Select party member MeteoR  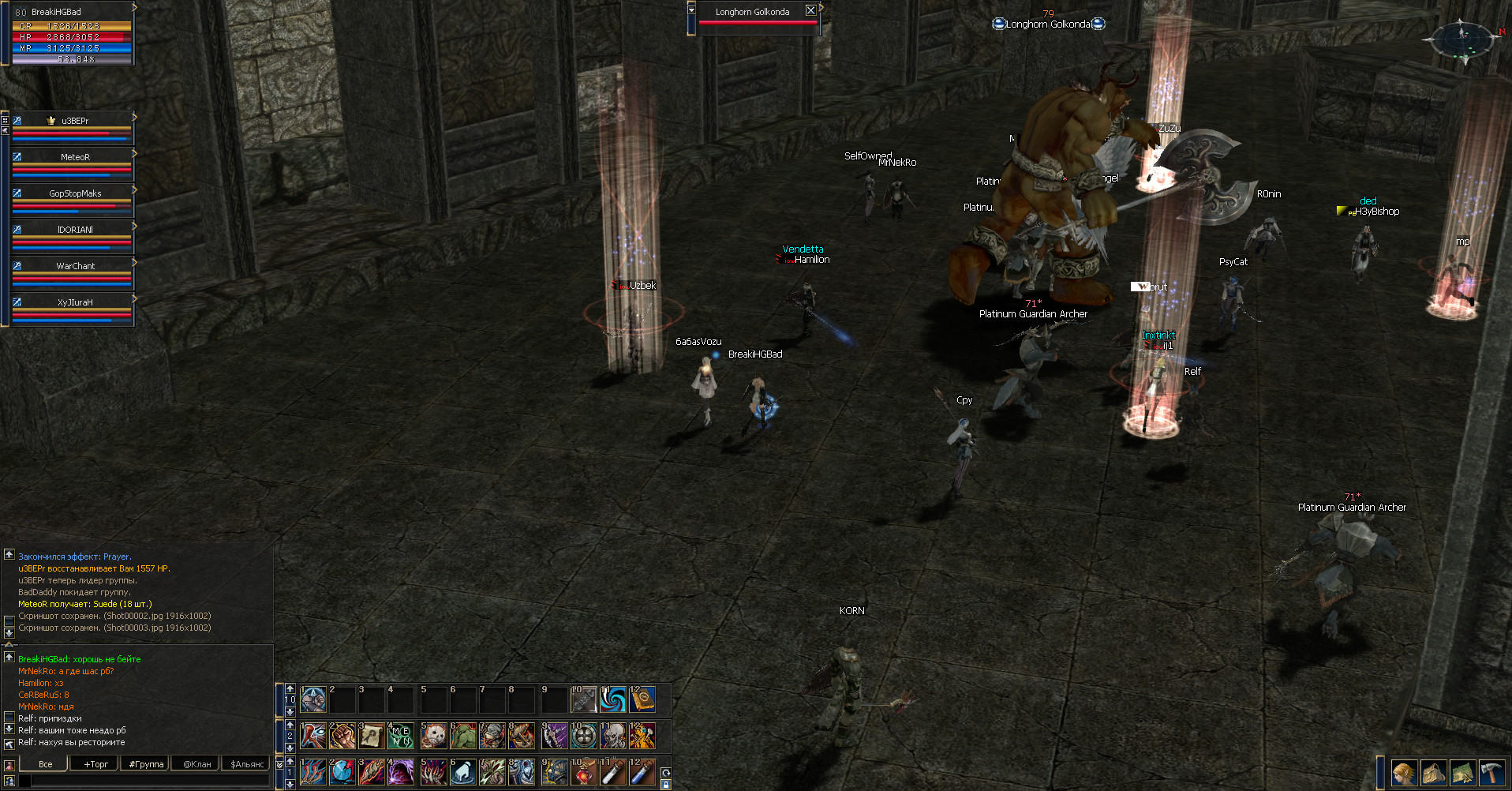tap(74, 157)
